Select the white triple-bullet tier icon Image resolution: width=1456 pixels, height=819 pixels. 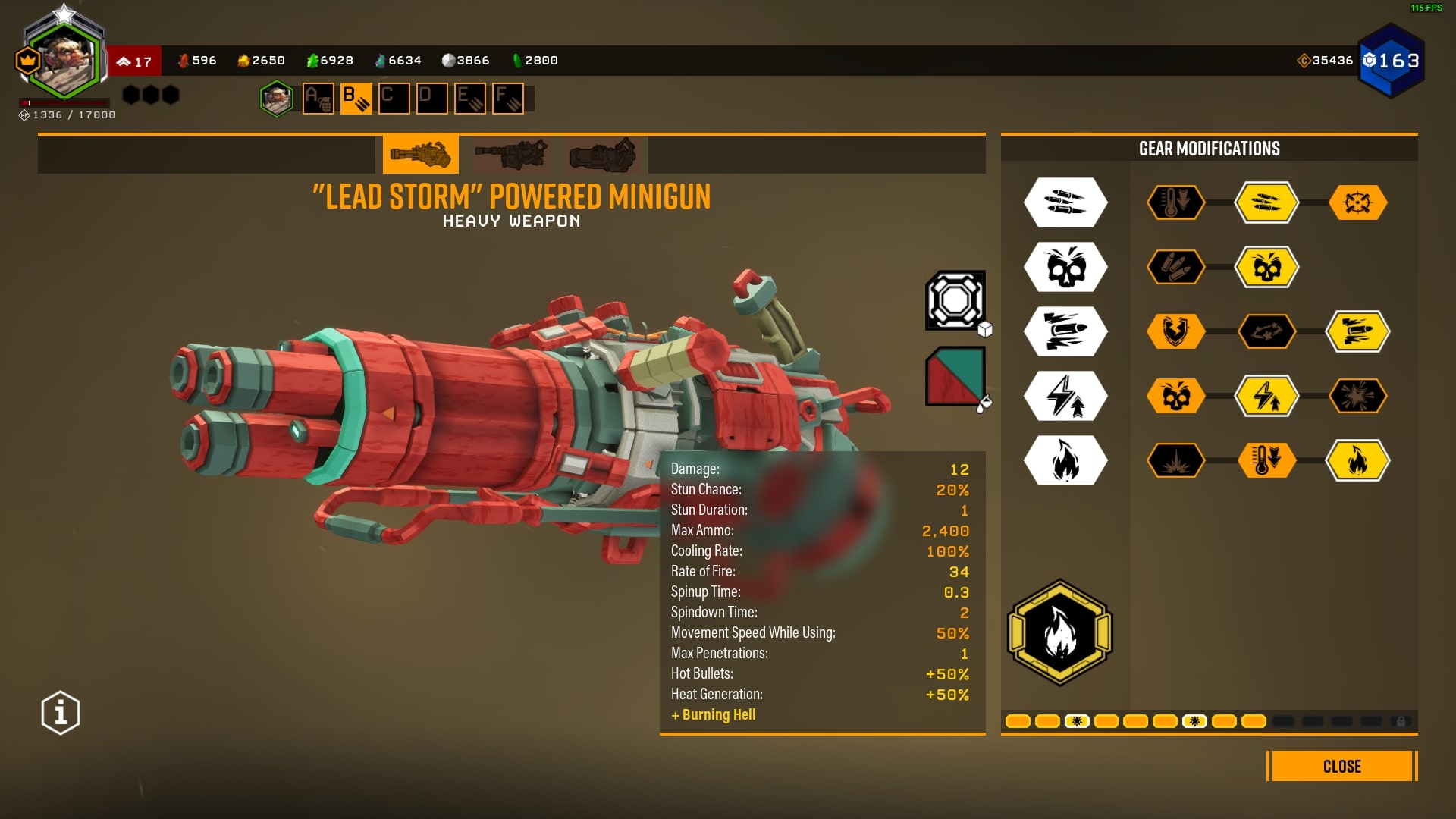(1065, 202)
